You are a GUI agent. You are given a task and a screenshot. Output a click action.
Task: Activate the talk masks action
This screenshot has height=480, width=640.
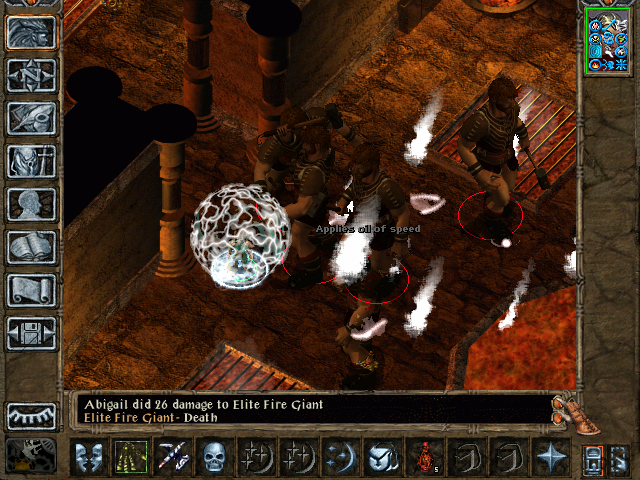pos(89,456)
